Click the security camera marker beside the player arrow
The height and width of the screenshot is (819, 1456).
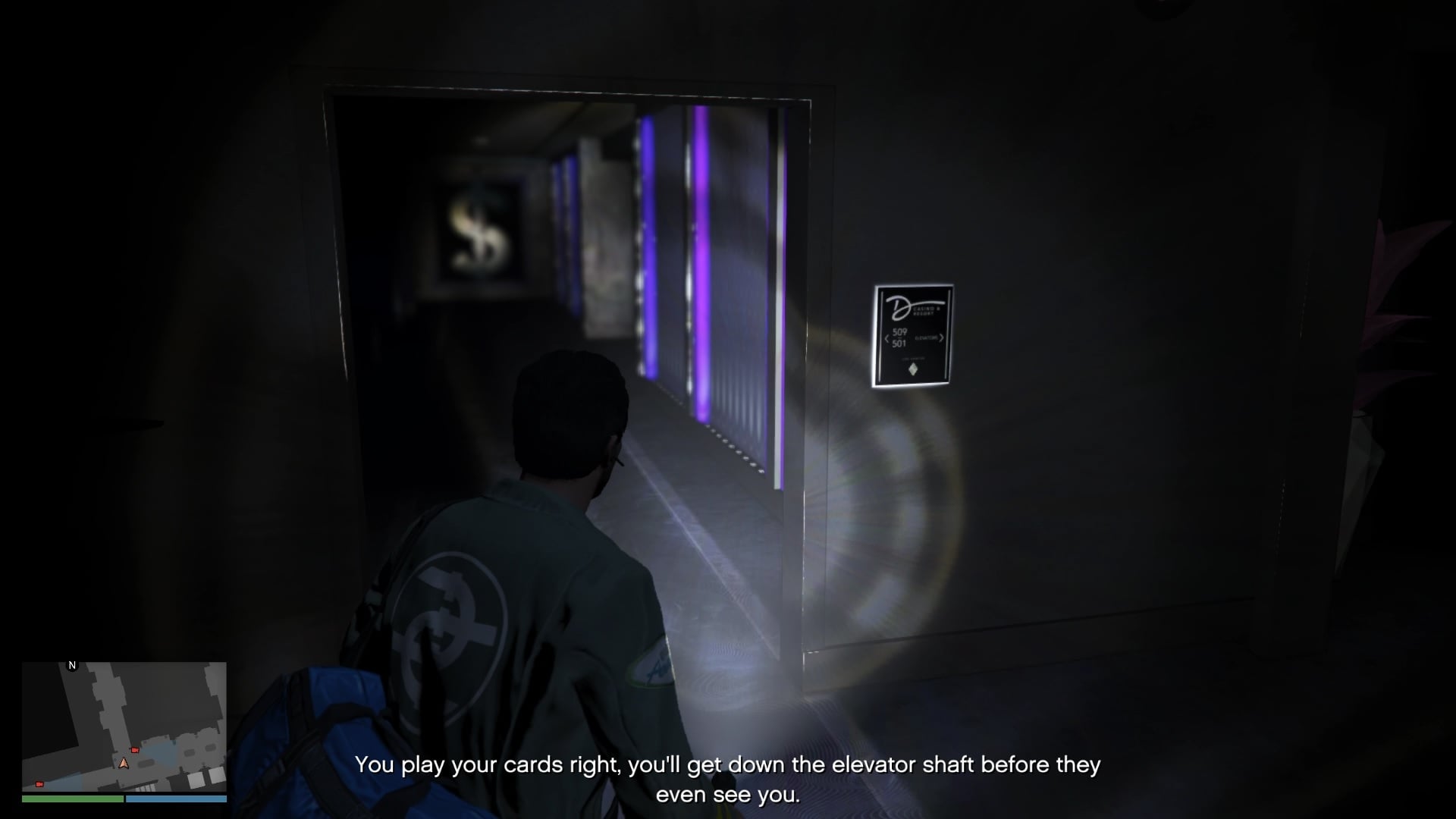pos(135,750)
